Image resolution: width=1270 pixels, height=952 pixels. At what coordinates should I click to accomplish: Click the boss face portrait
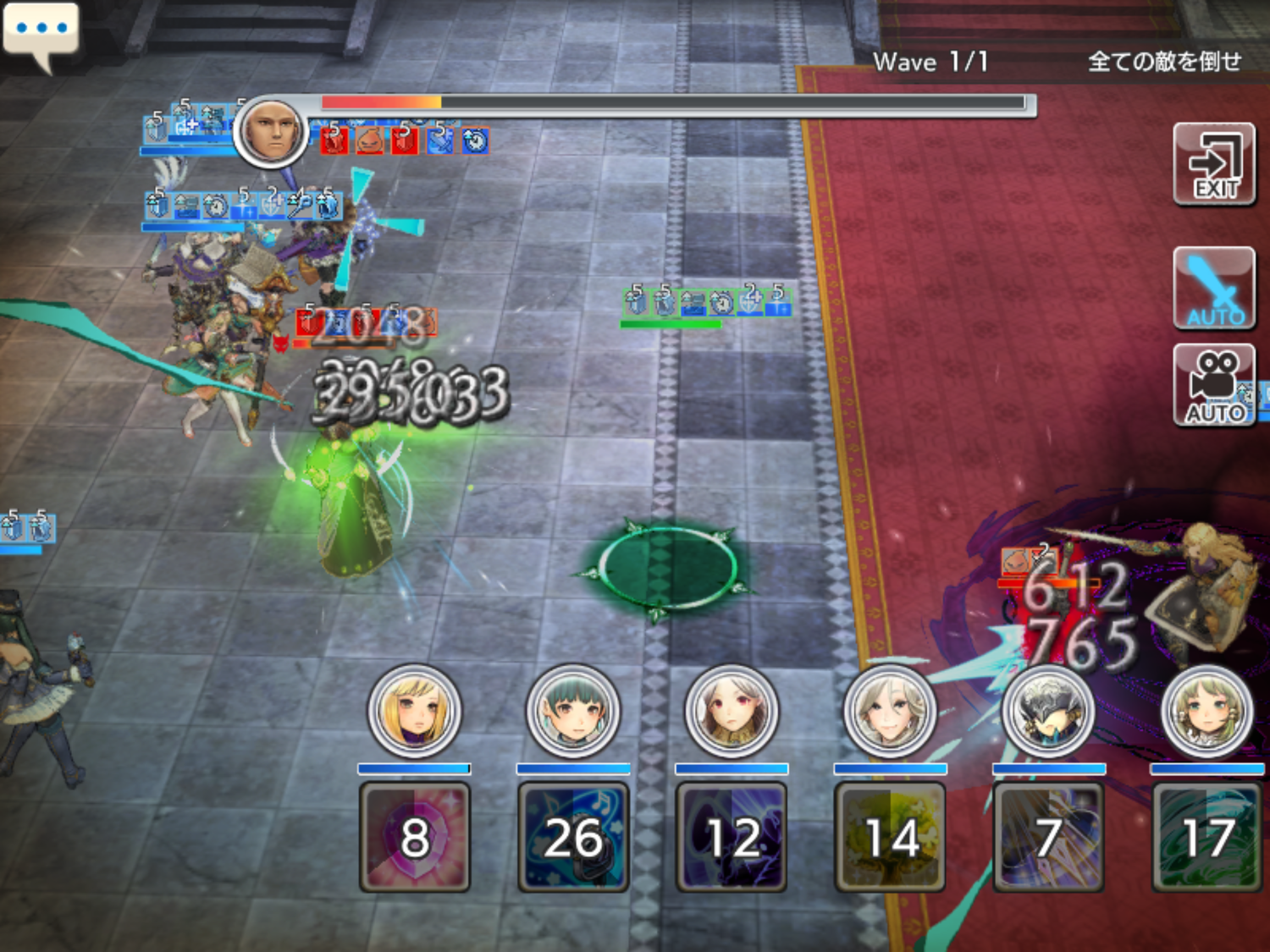271,132
